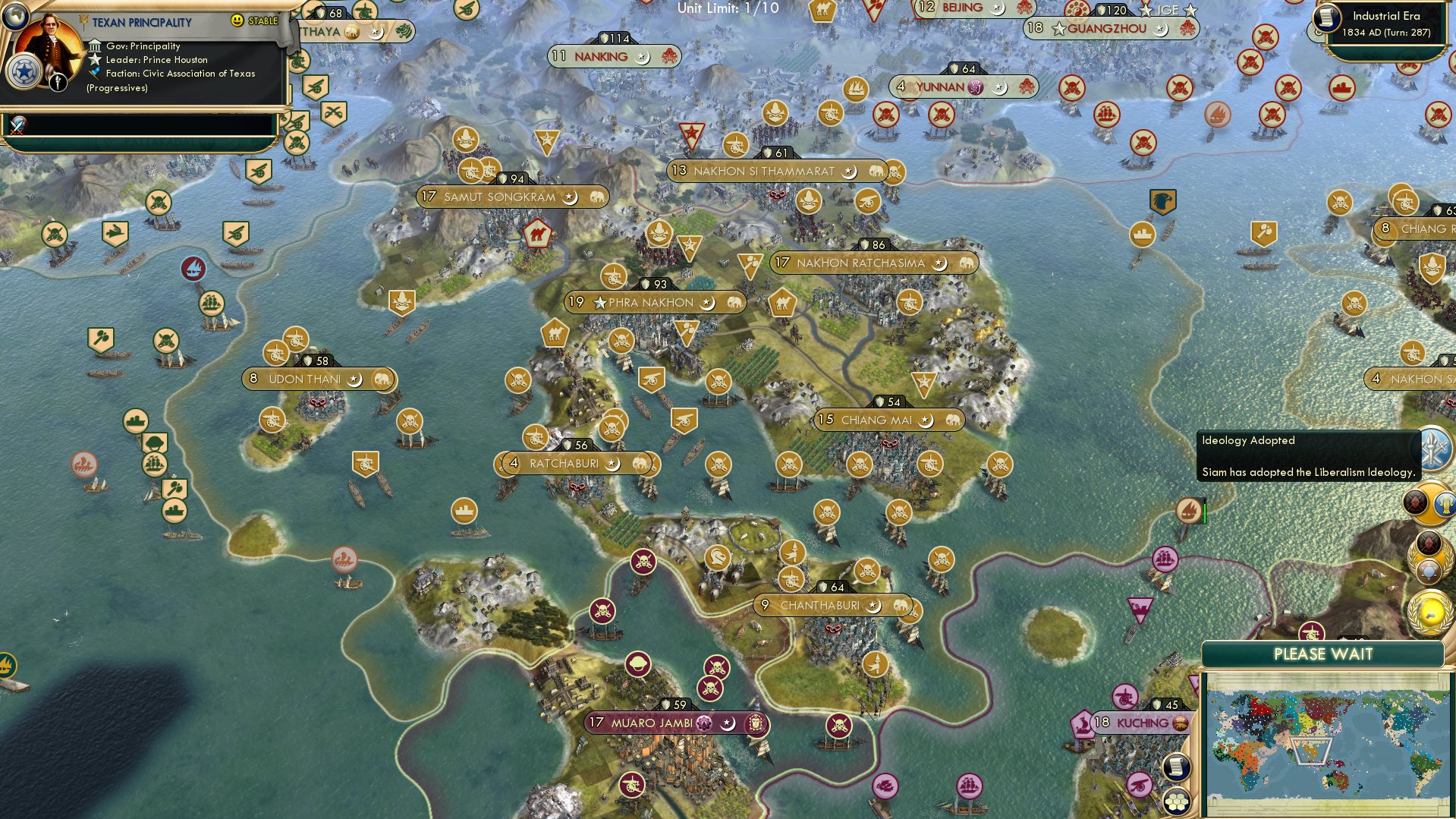Click the Muaro Jambi city name

653,723
